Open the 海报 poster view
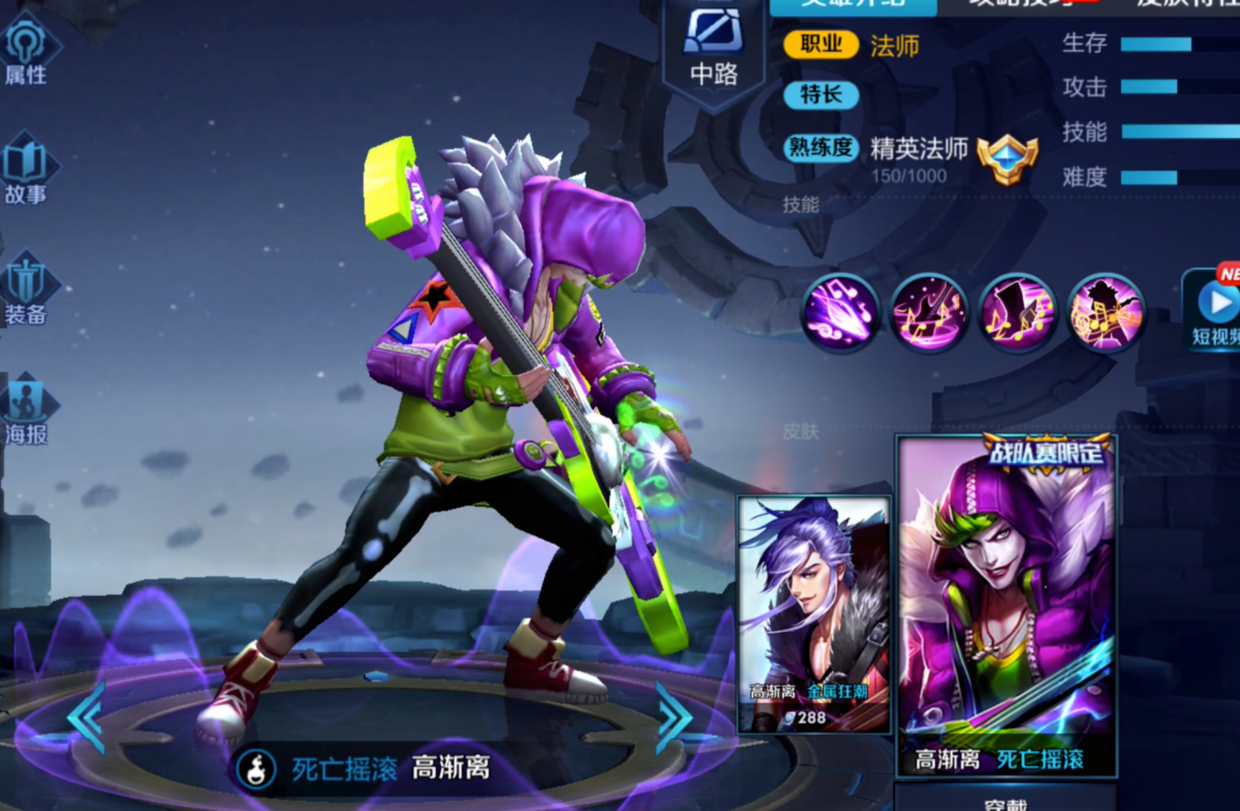 (x=27, y=410)
